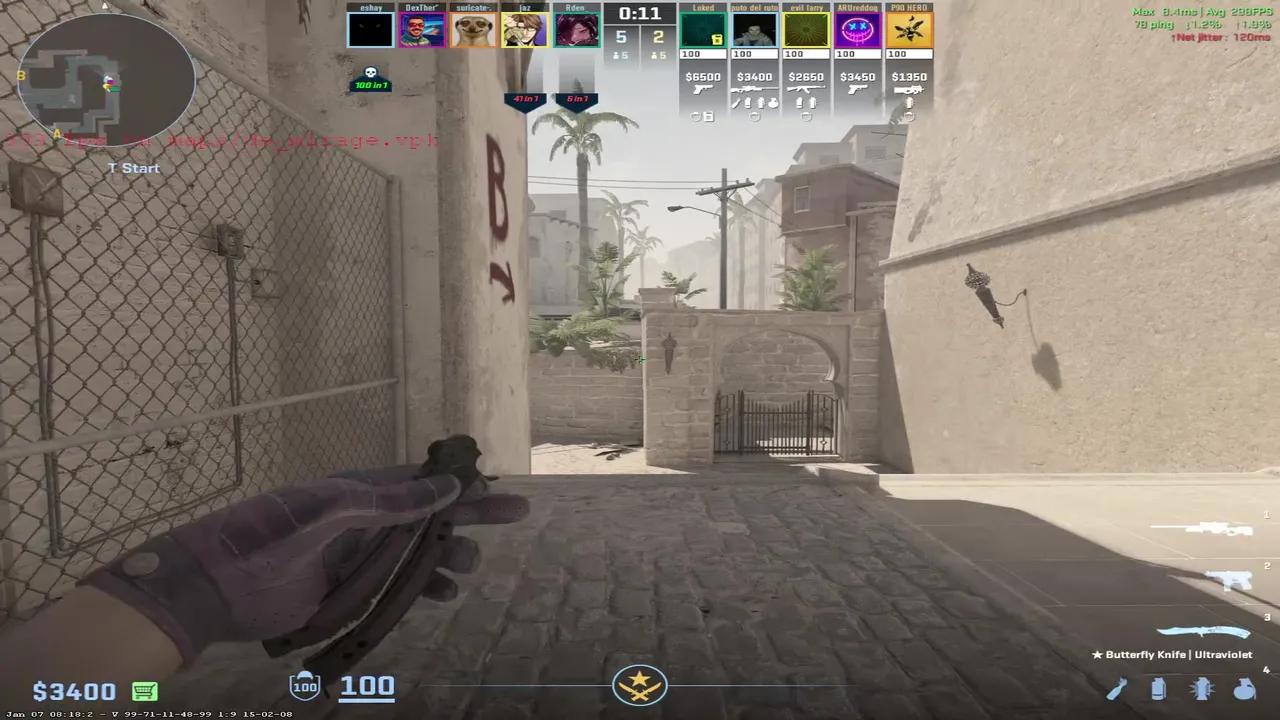Screen dimensions: 1280x720
Task: Toggle the armor shield icon near health
Action: point(305,685)
